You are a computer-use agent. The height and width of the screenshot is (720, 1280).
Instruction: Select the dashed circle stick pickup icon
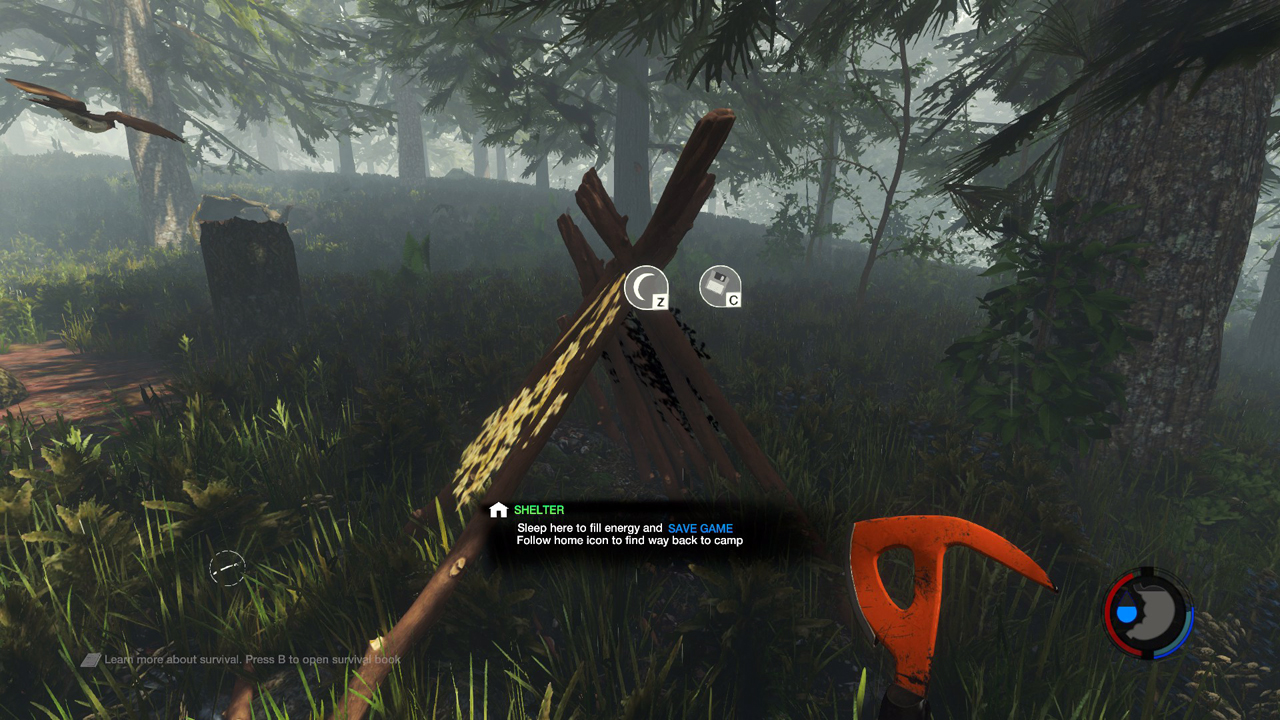click(228, 569)
